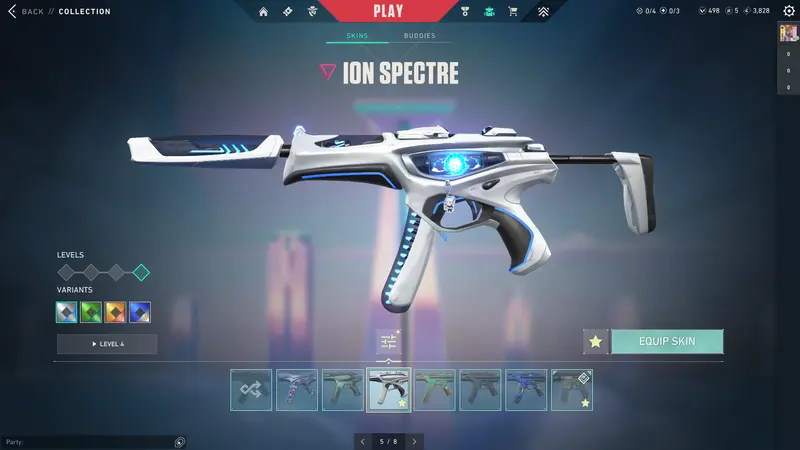Choose the blue variant swatch
800x450 pixels.
click(140, 312)
